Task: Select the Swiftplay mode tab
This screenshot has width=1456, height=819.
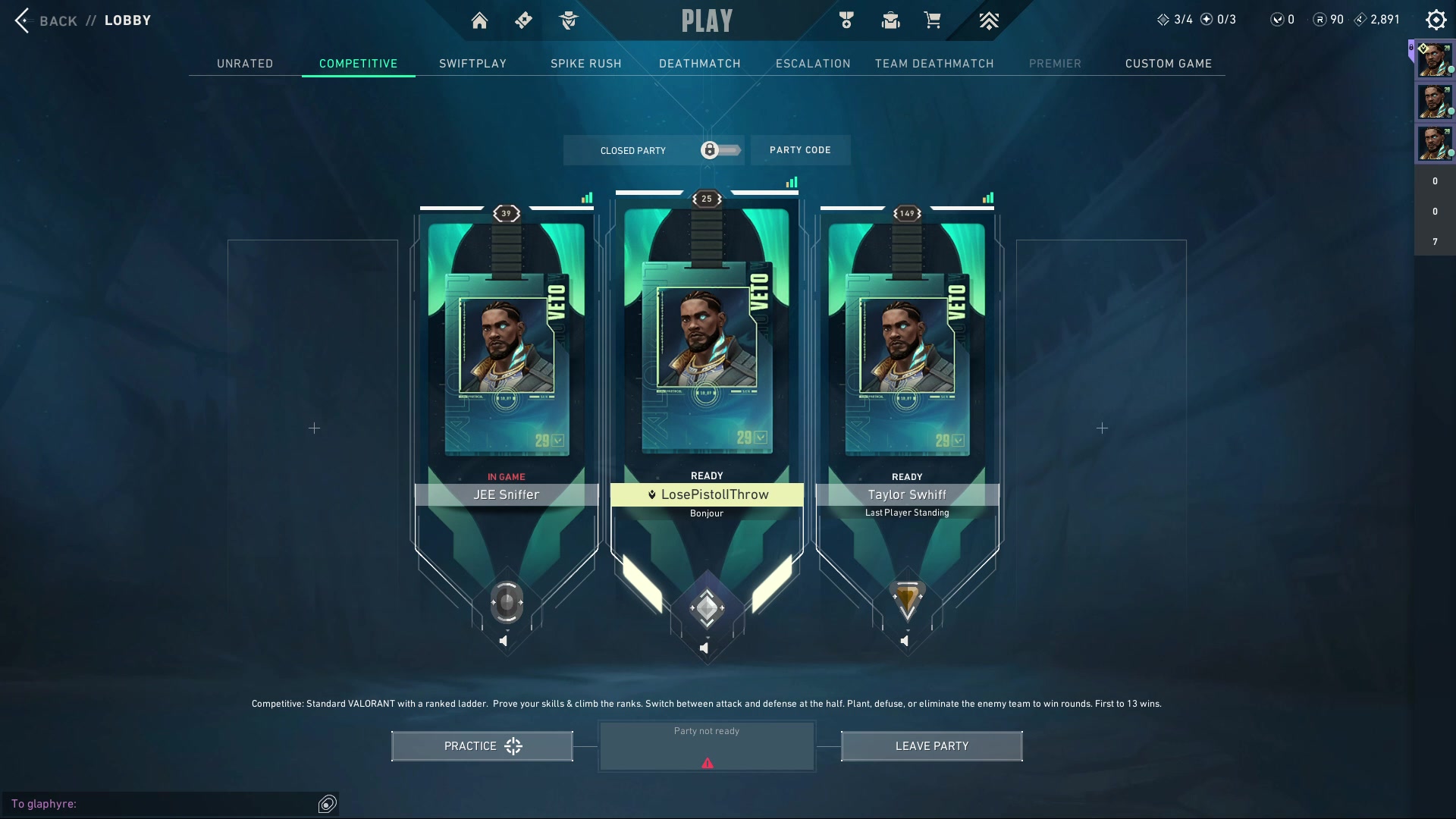Action: click(472, 64)
